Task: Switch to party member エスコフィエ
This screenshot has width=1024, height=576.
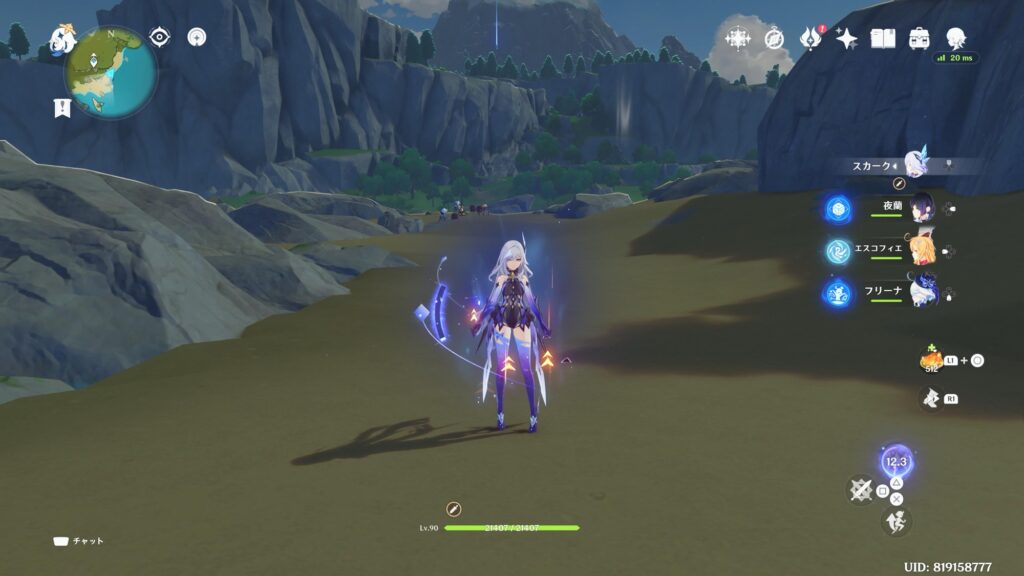Action: point(921,250)
